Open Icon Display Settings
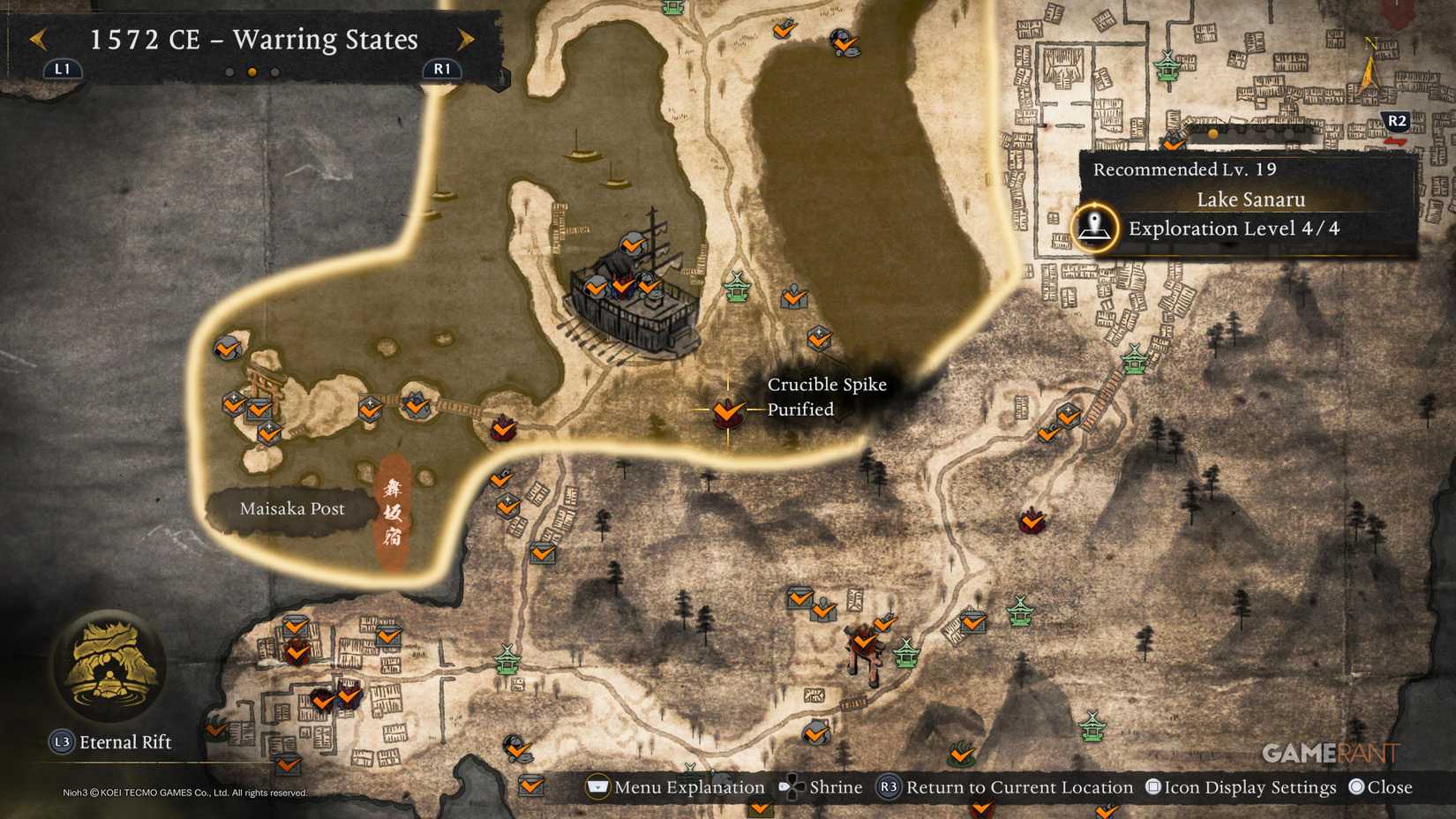 1154,786
